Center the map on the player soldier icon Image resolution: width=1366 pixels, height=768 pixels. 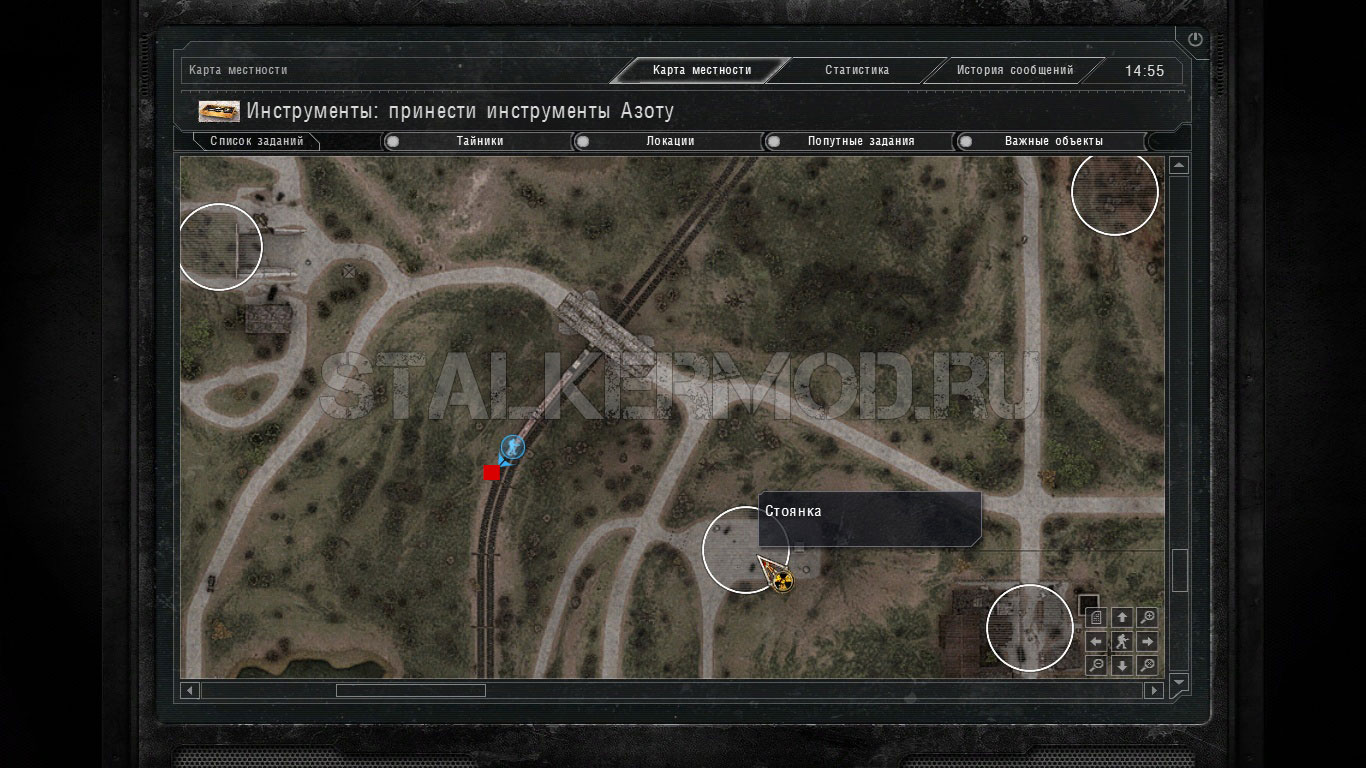click(1122, 642)
